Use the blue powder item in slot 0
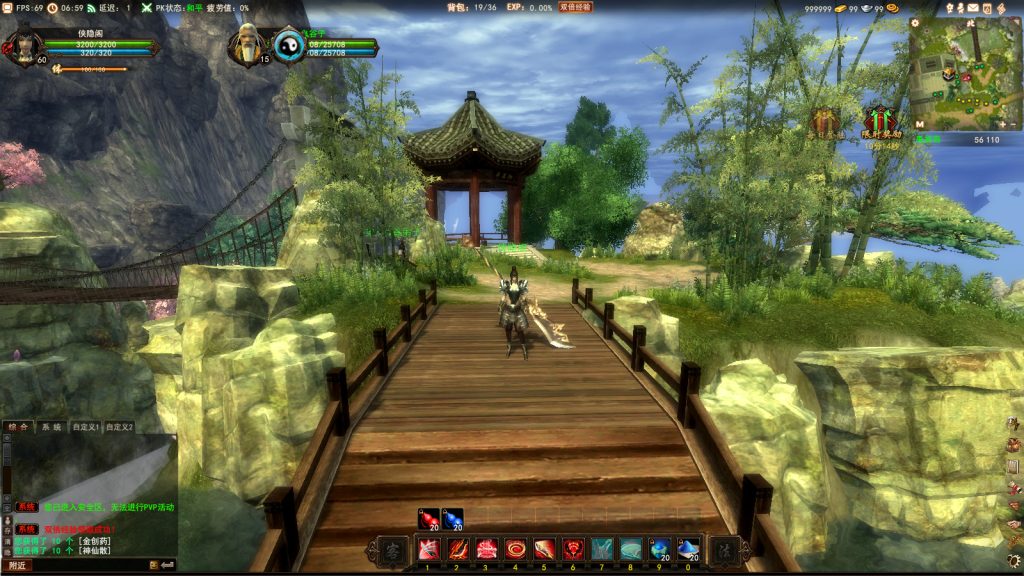This screenshot has height=576, width=1024. click(x=688, y=549)
